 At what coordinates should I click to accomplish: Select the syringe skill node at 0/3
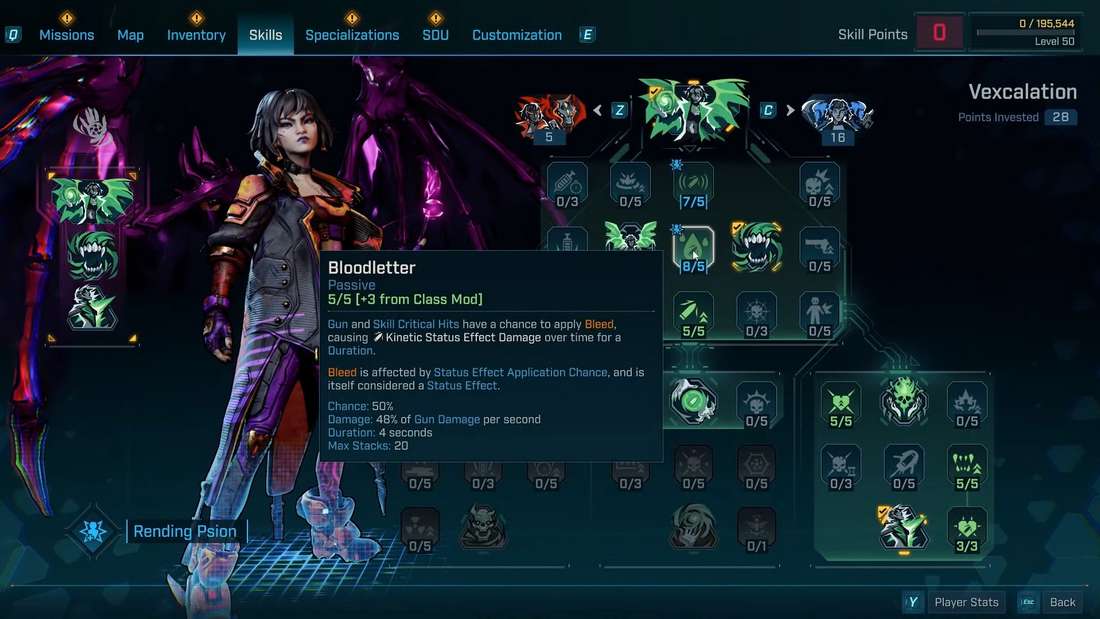point(567,184)
